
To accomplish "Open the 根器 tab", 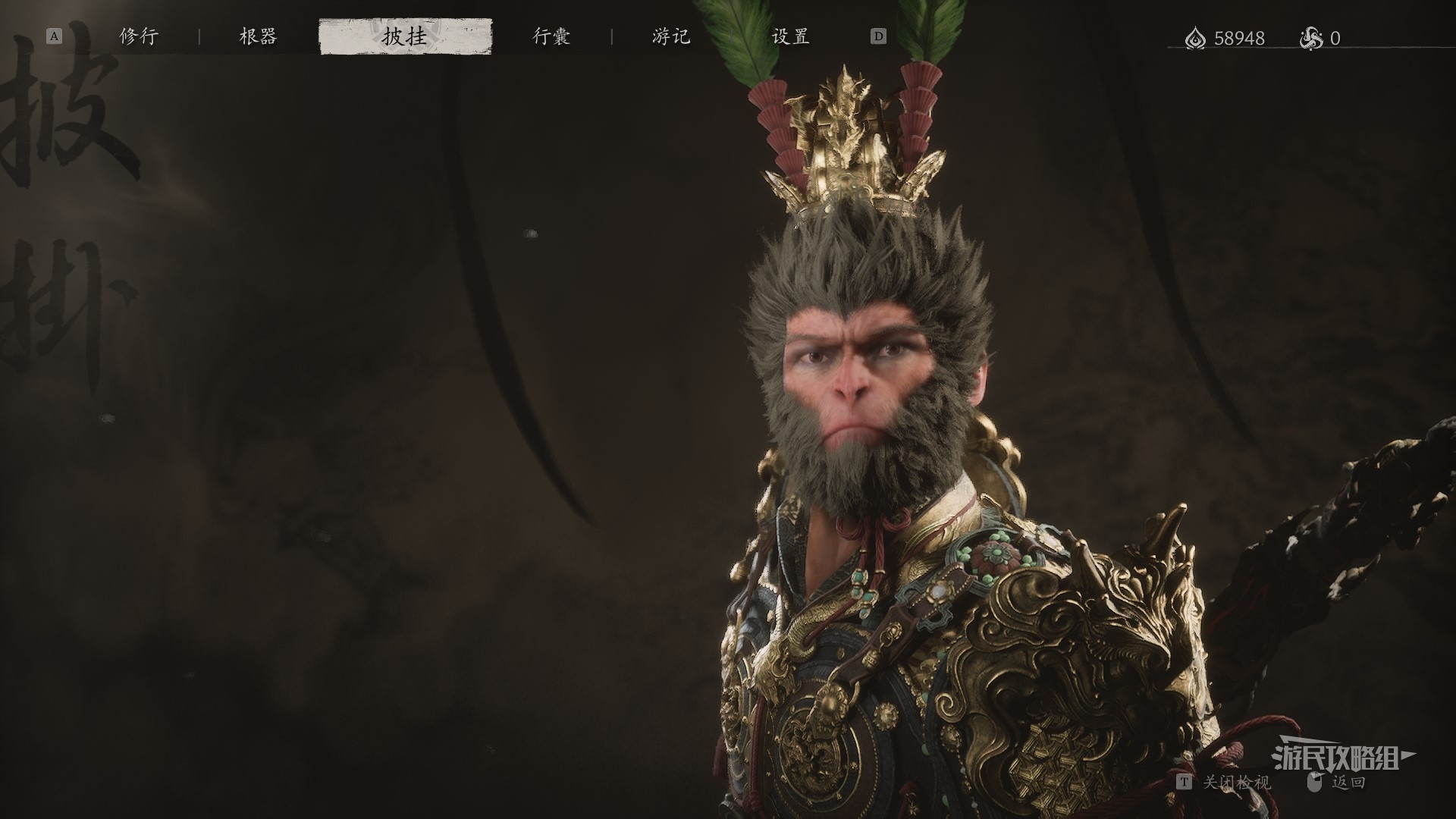I will [x=258, y=36].
